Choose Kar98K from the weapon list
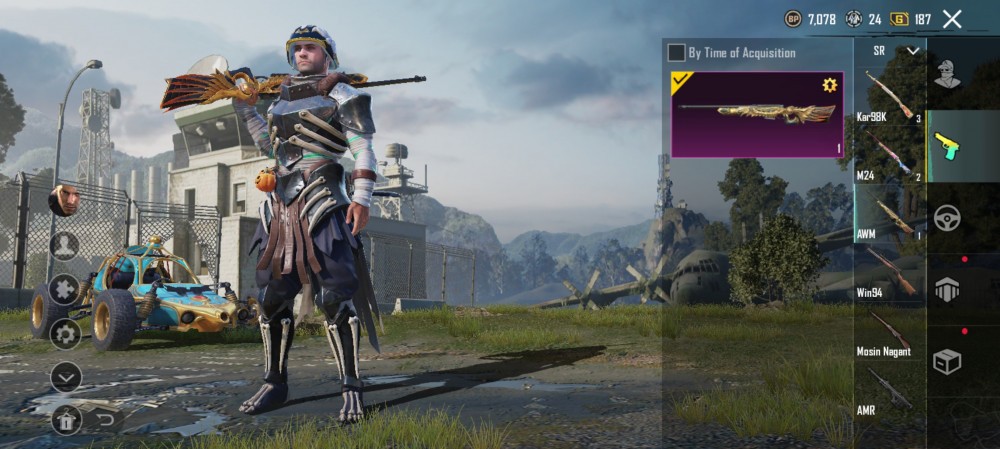Viewport: 1000px width, 449px height. click(889, 97)
